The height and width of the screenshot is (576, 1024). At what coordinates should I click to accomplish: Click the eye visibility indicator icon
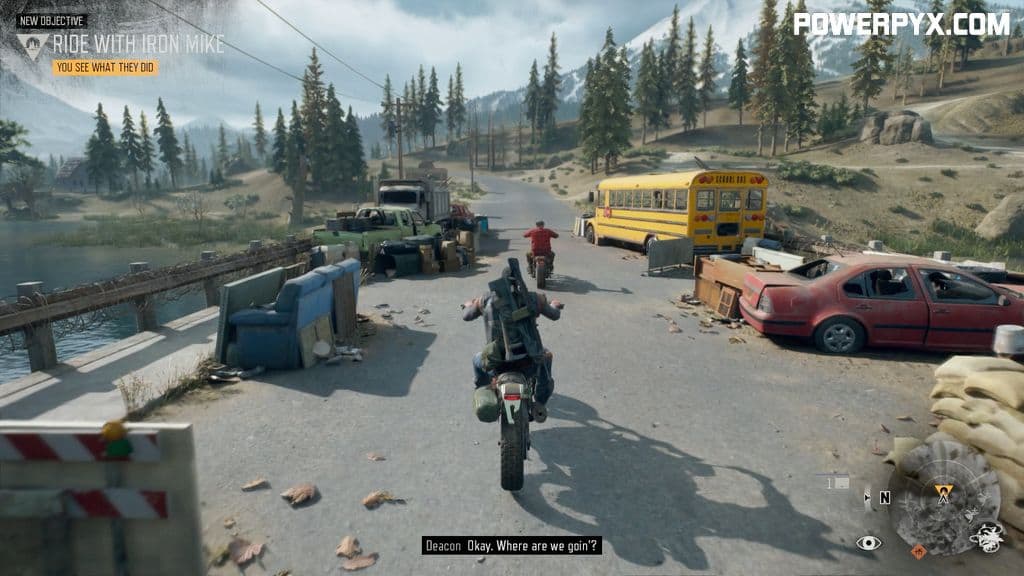click(x=868, y=543)
